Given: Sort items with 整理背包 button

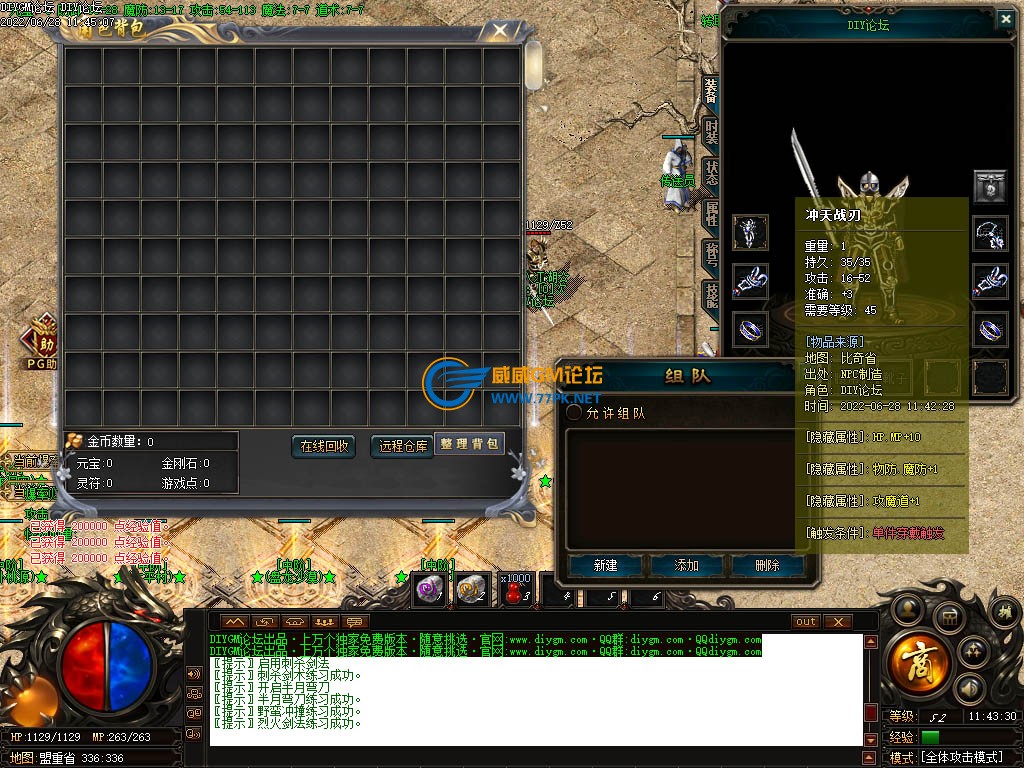Looking at the screenshot, I should pyautogui.click(x=469, y=444).
